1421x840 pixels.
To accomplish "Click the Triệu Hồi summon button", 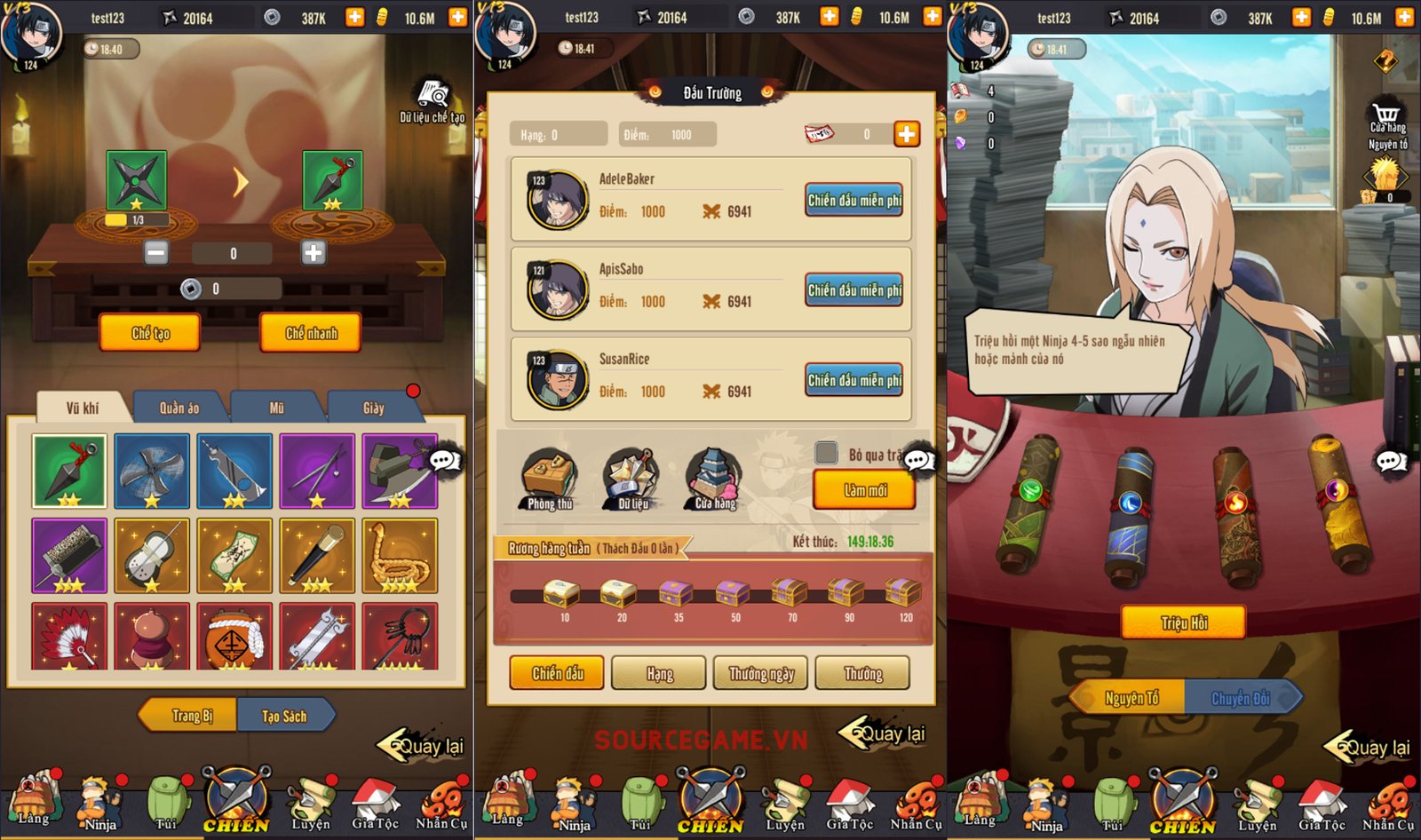I will 1183,622.
